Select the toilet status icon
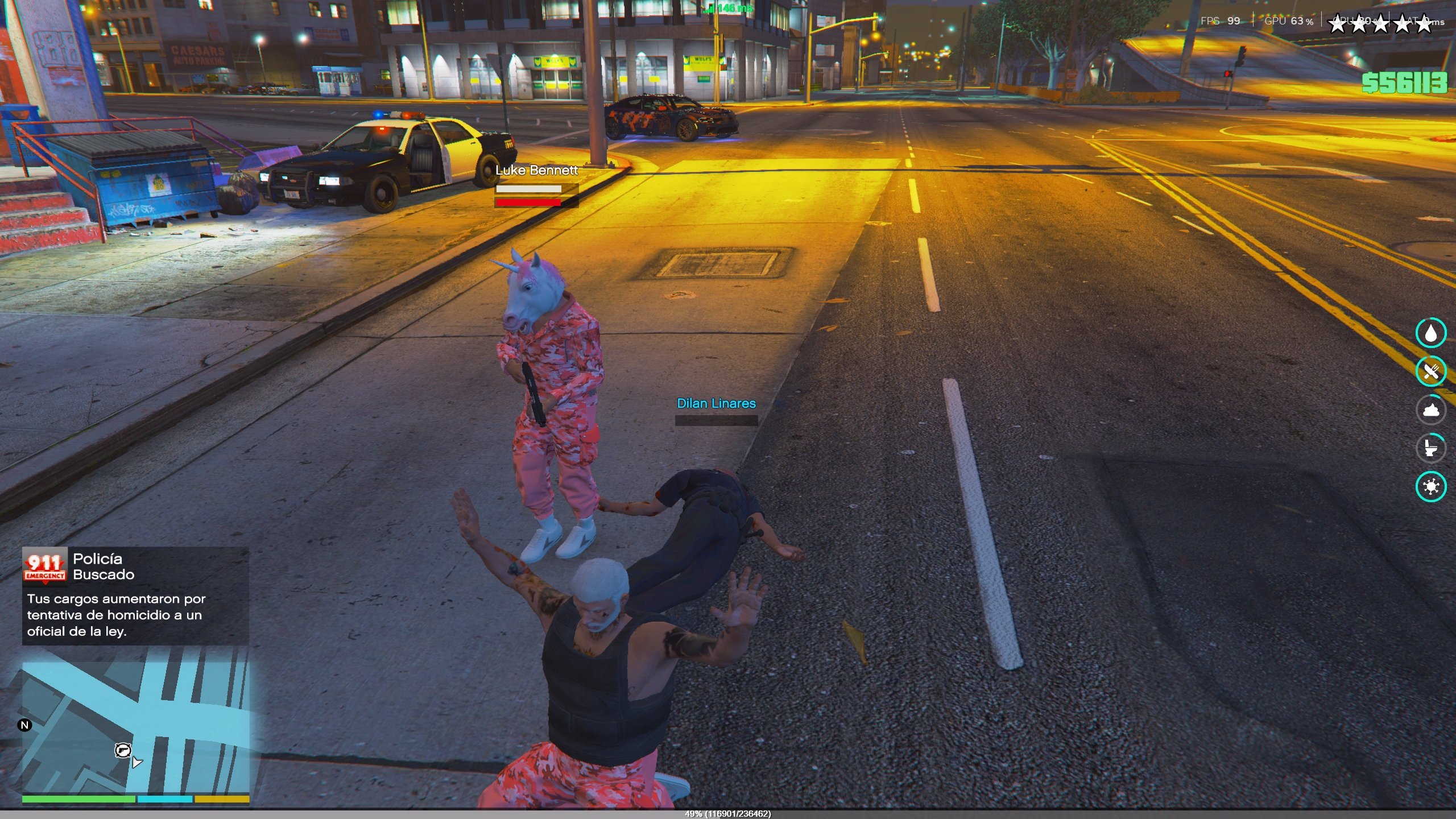This screenshot has height=819, width=1456. [x=1430, y=448]
